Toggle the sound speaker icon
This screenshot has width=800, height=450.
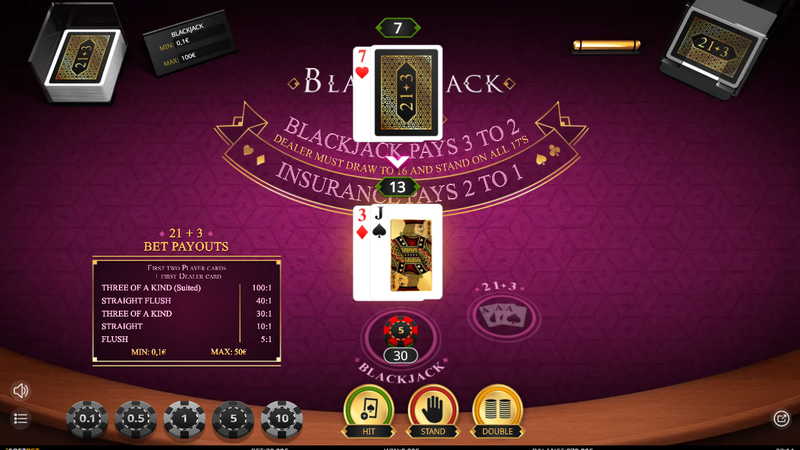20,390
